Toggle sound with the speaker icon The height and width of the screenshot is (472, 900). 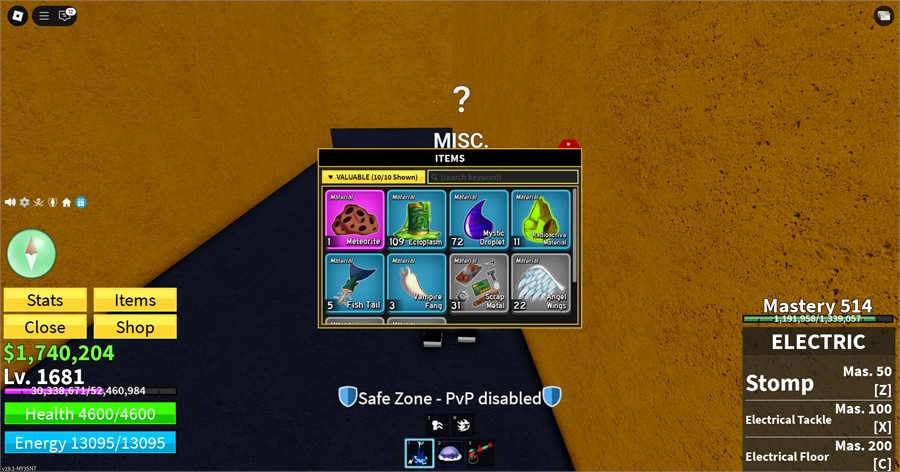pyautogui.click(x=10, y=202)
